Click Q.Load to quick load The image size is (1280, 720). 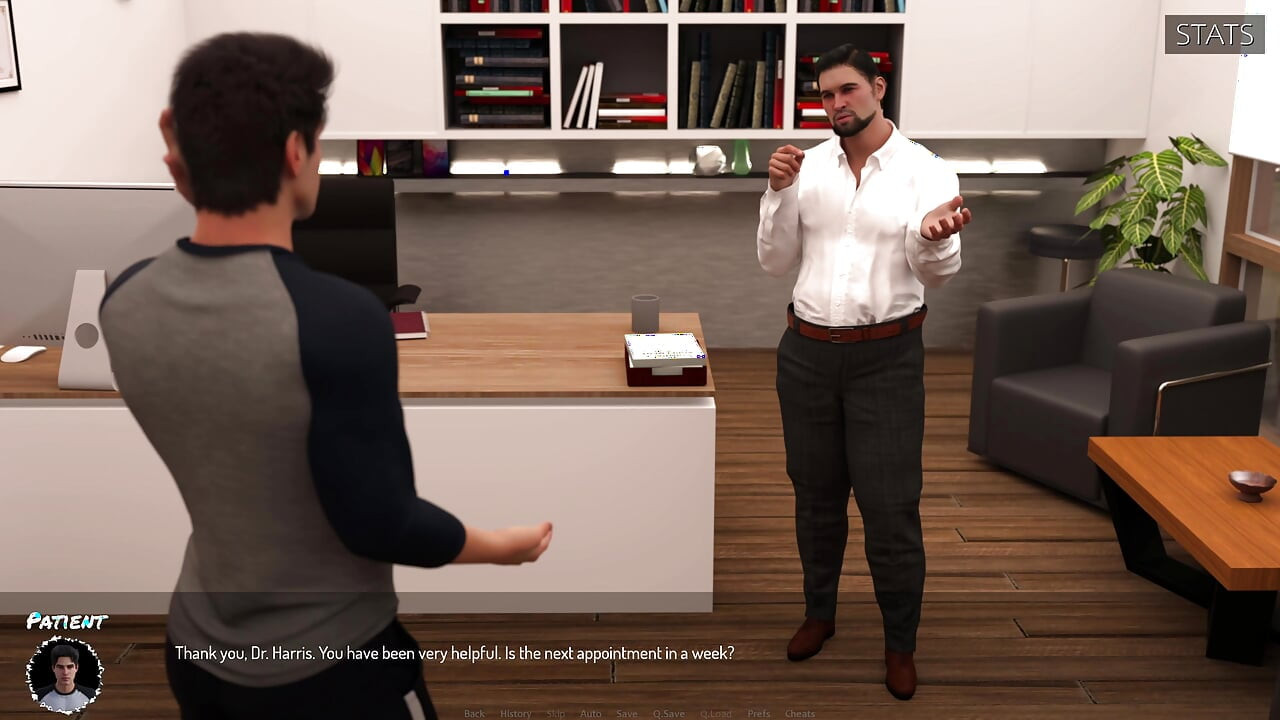click(x=715, y=713)
